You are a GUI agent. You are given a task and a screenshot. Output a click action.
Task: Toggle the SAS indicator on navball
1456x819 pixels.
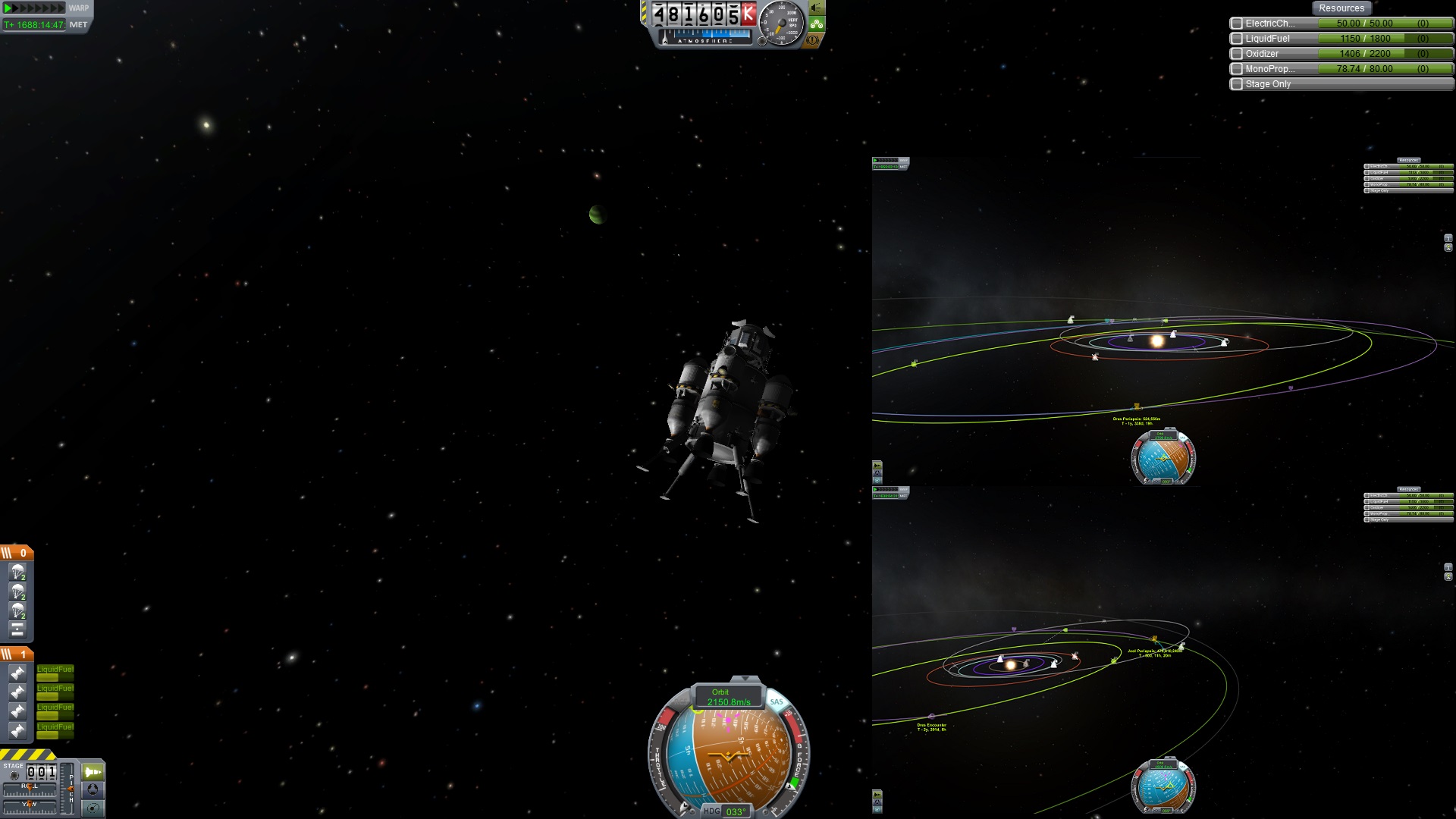point(777,702)
